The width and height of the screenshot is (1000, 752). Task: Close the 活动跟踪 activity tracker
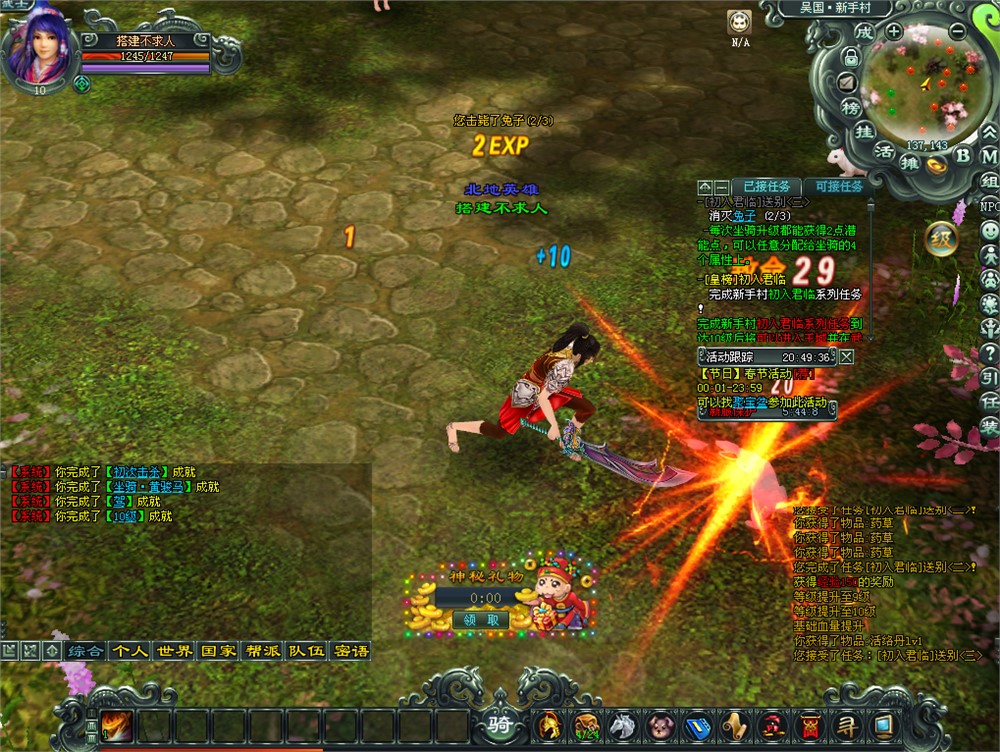click(847, 356)
